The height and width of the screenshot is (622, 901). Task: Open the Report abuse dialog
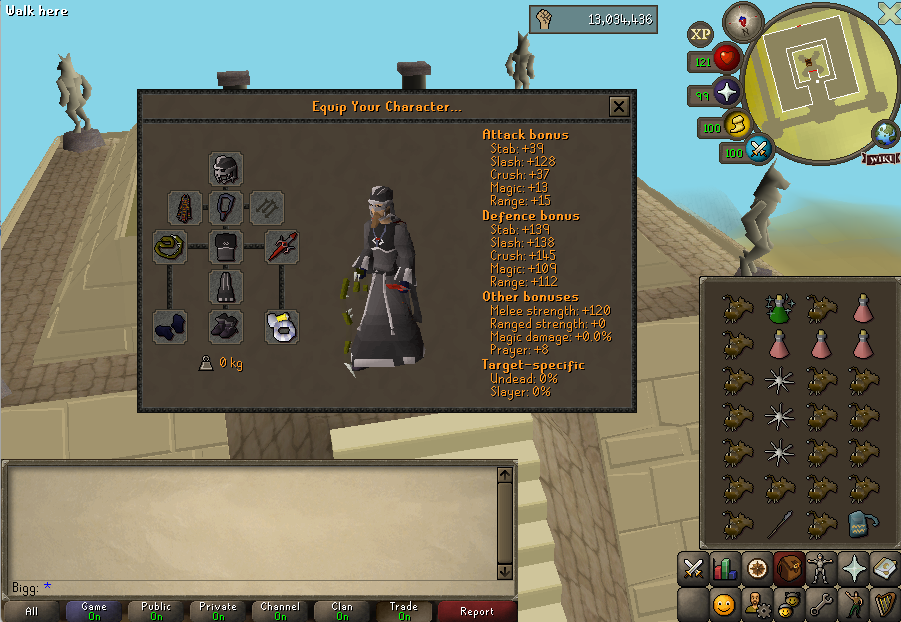coord(476,611)
